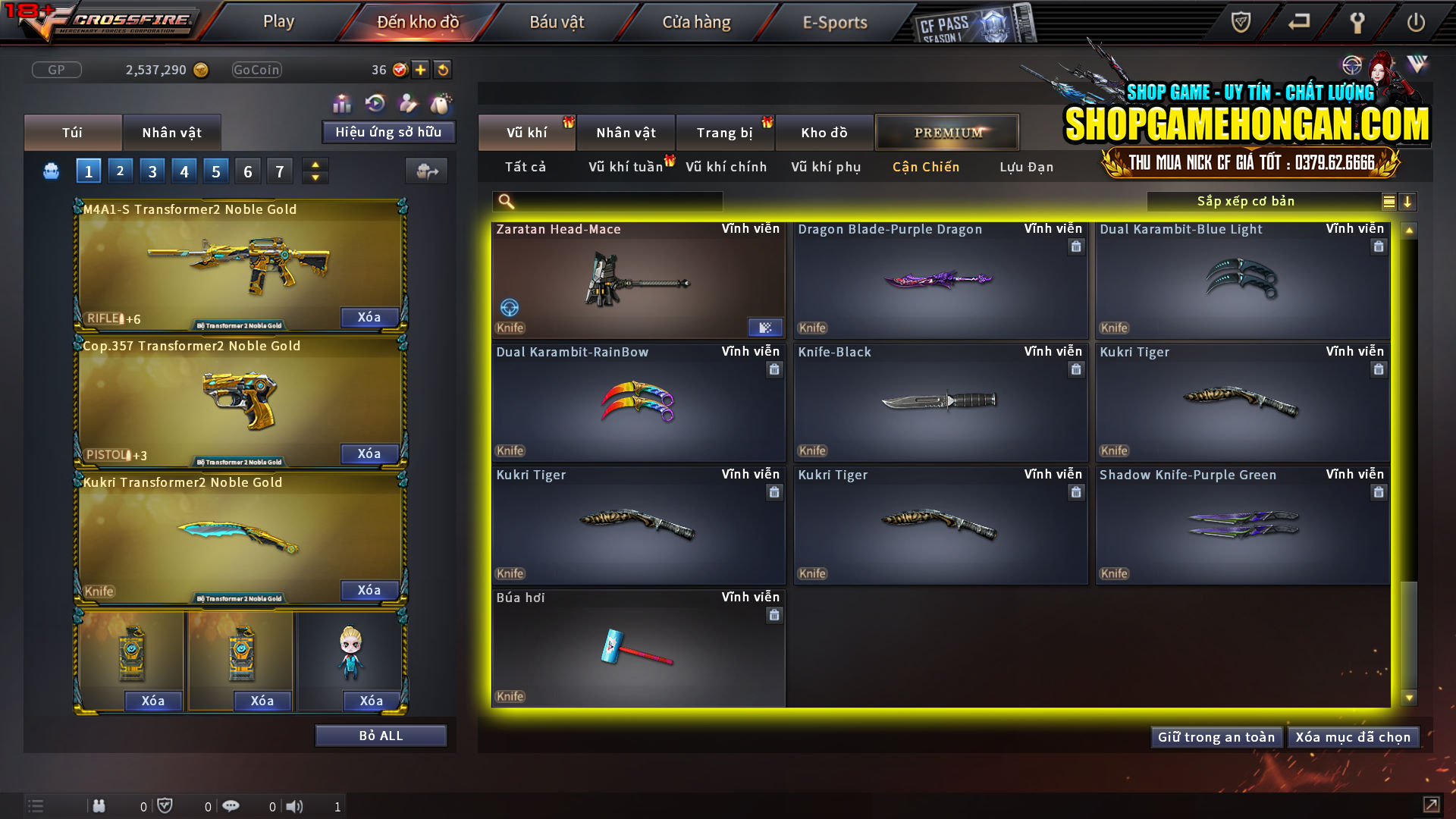Image resolution: width=1456 pixels, height=819 pixels.
Task: Click the page up/down stepper next to page numbers
Action: click(315, 171)
